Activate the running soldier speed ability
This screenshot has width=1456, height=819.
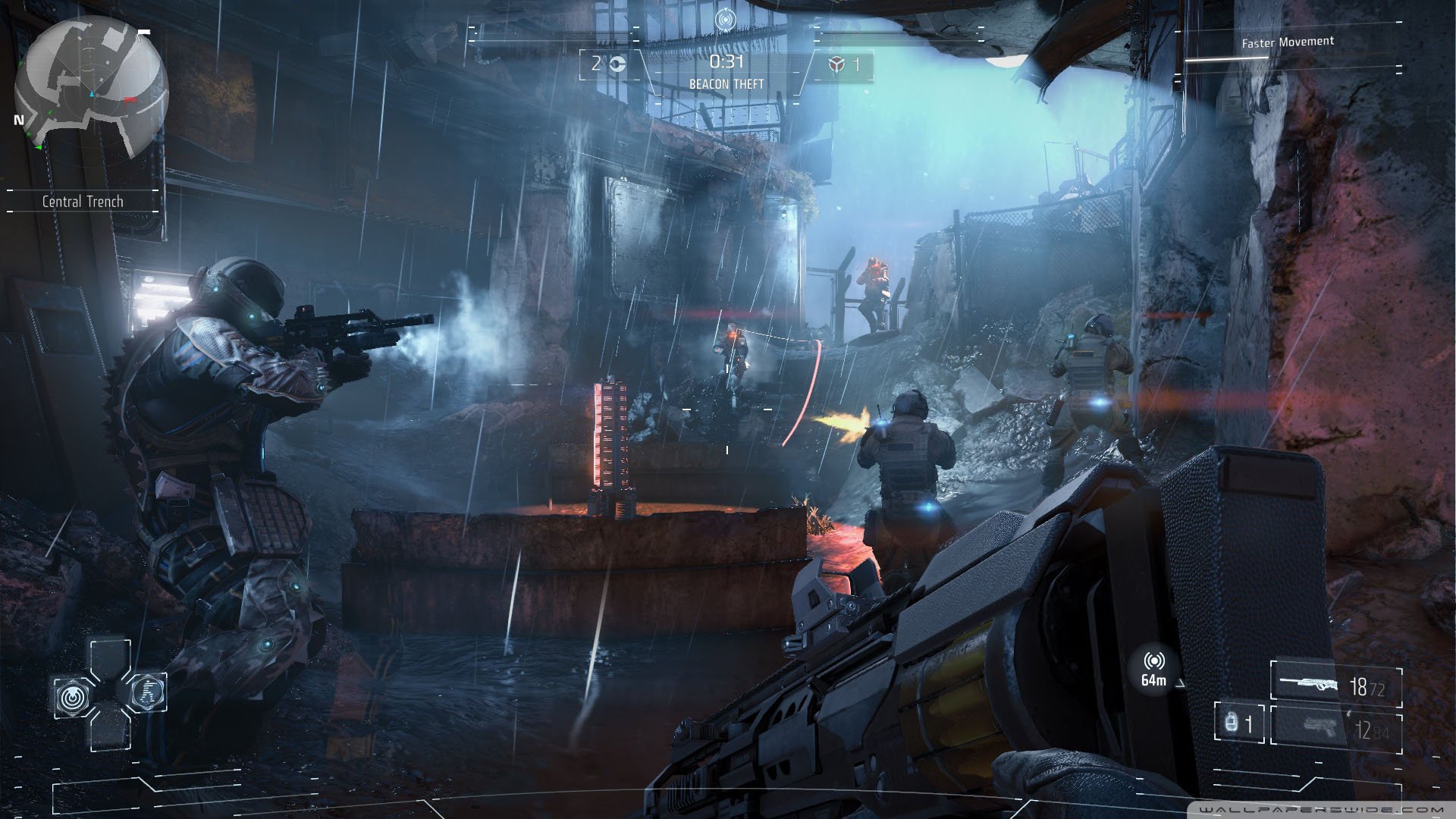tap(145, 691)
